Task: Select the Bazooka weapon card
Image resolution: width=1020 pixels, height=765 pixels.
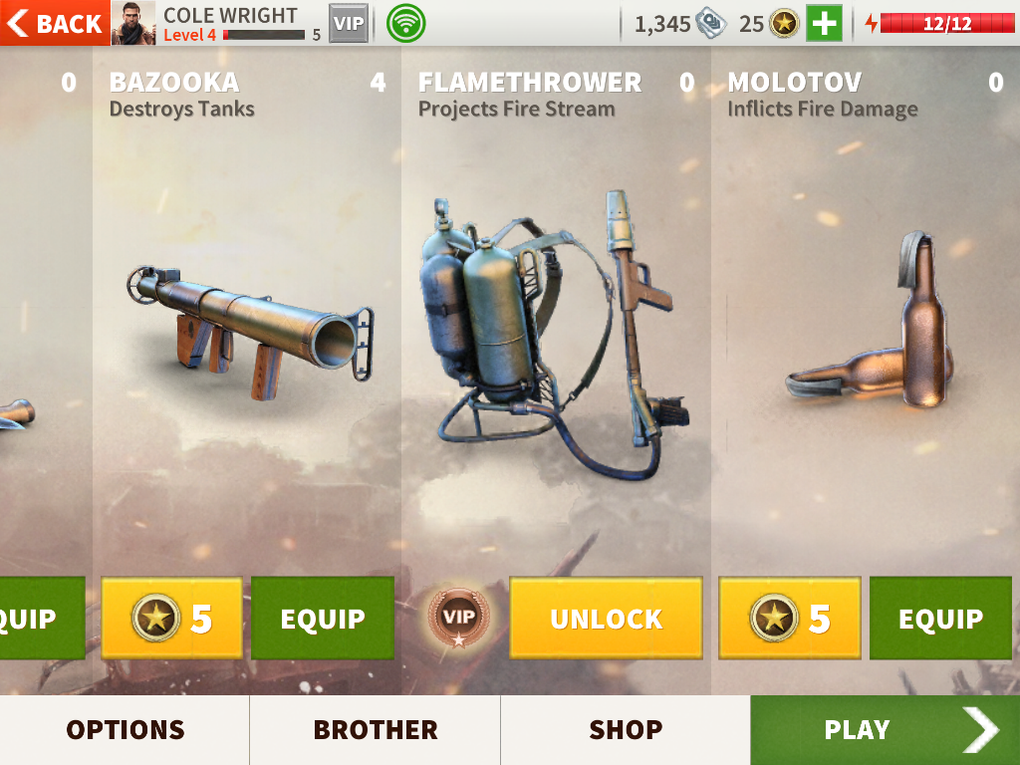Action: point(248,330)
